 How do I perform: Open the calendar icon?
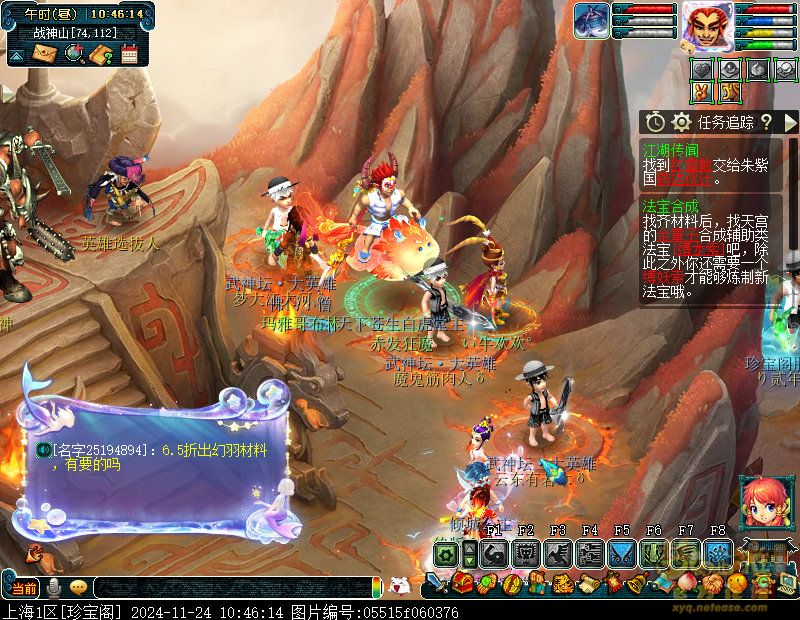[x=129, y=54]
